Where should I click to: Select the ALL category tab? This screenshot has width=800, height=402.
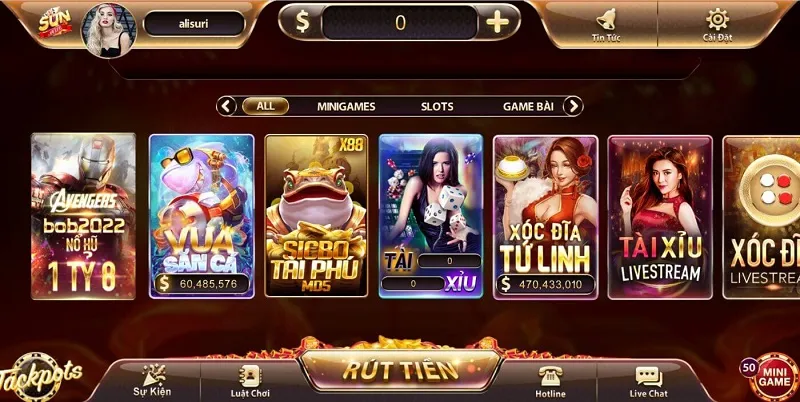[x=265, y=106]
